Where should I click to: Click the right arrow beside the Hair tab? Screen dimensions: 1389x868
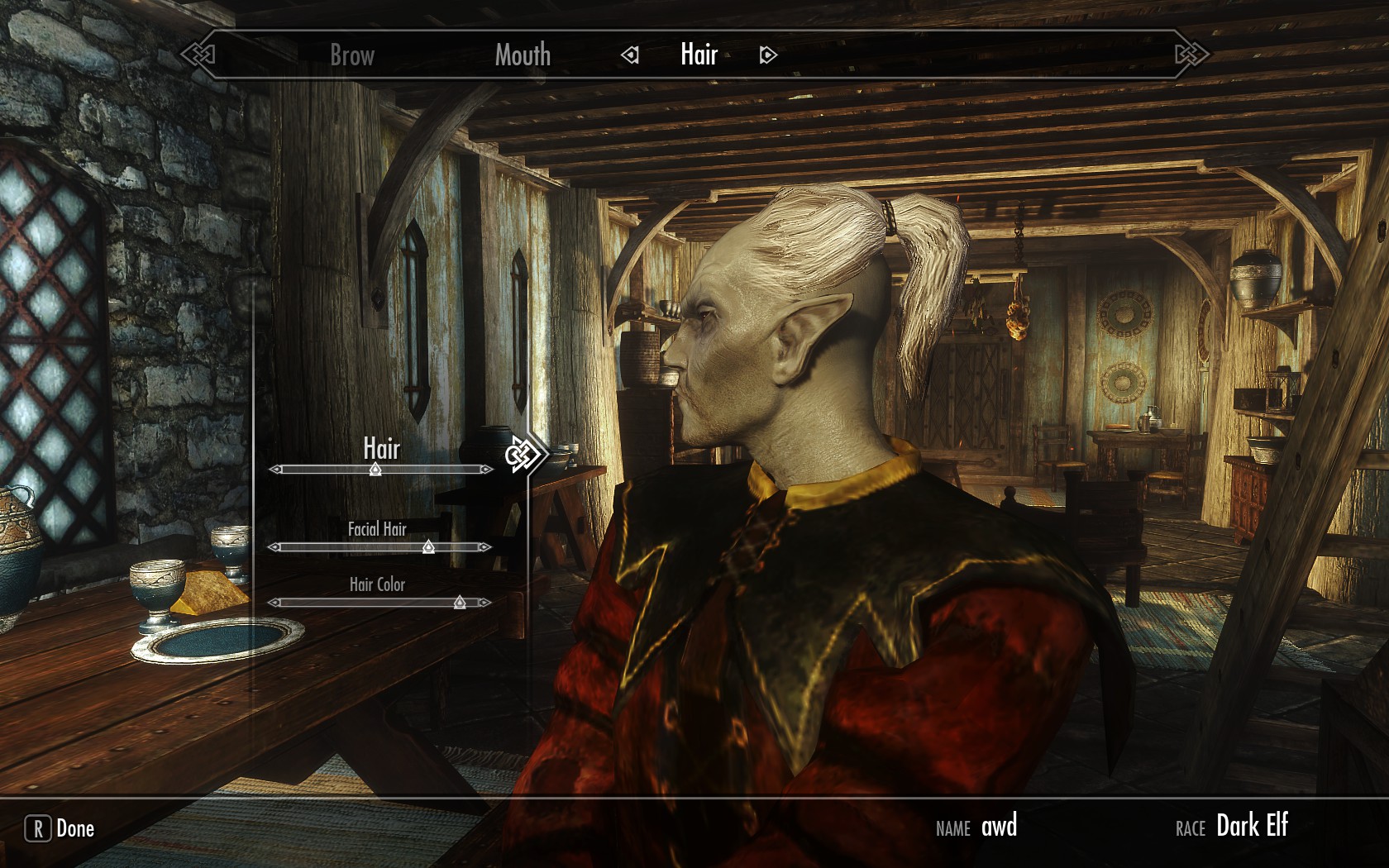[x=767, y=55]
